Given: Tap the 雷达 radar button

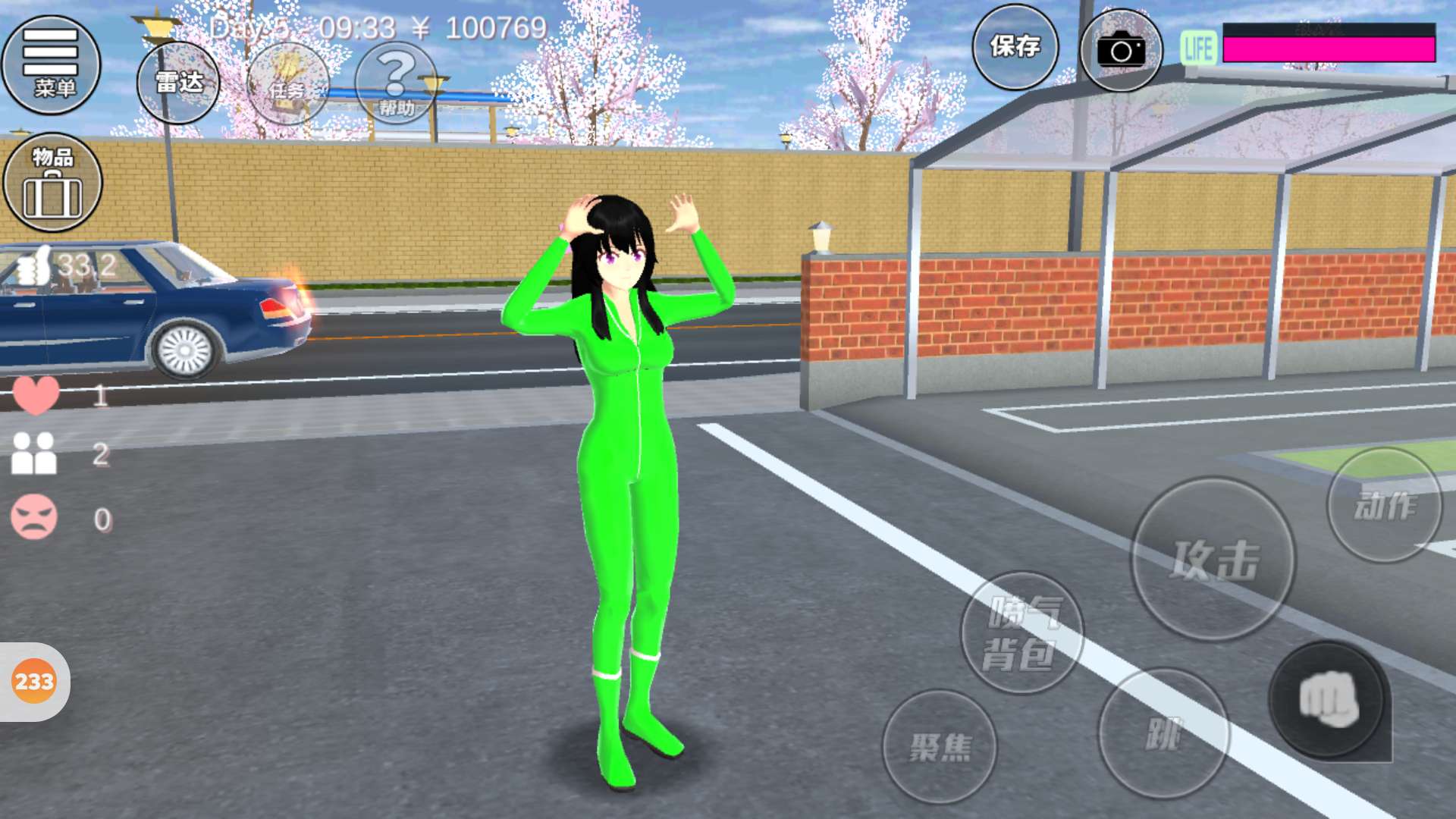Looking at the screenshot, I should pos(178,83).
